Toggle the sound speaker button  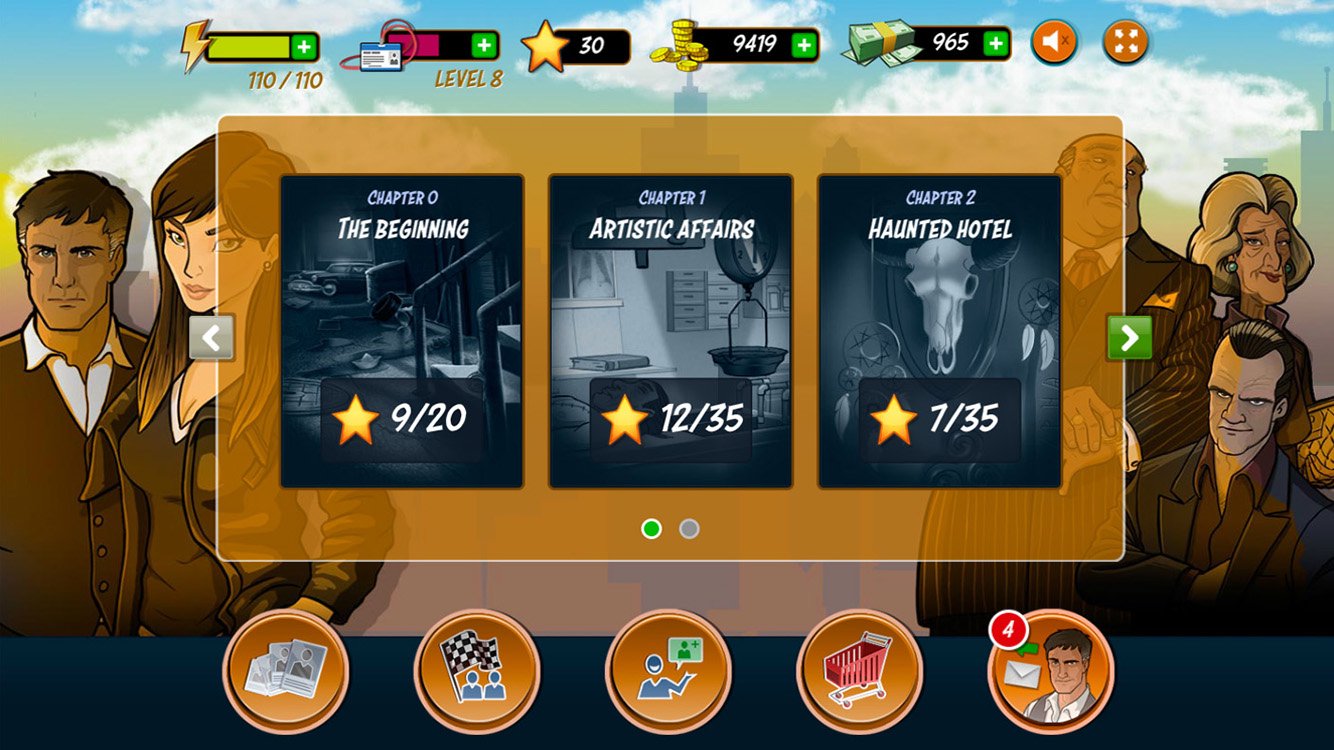tap(1054, 43)
